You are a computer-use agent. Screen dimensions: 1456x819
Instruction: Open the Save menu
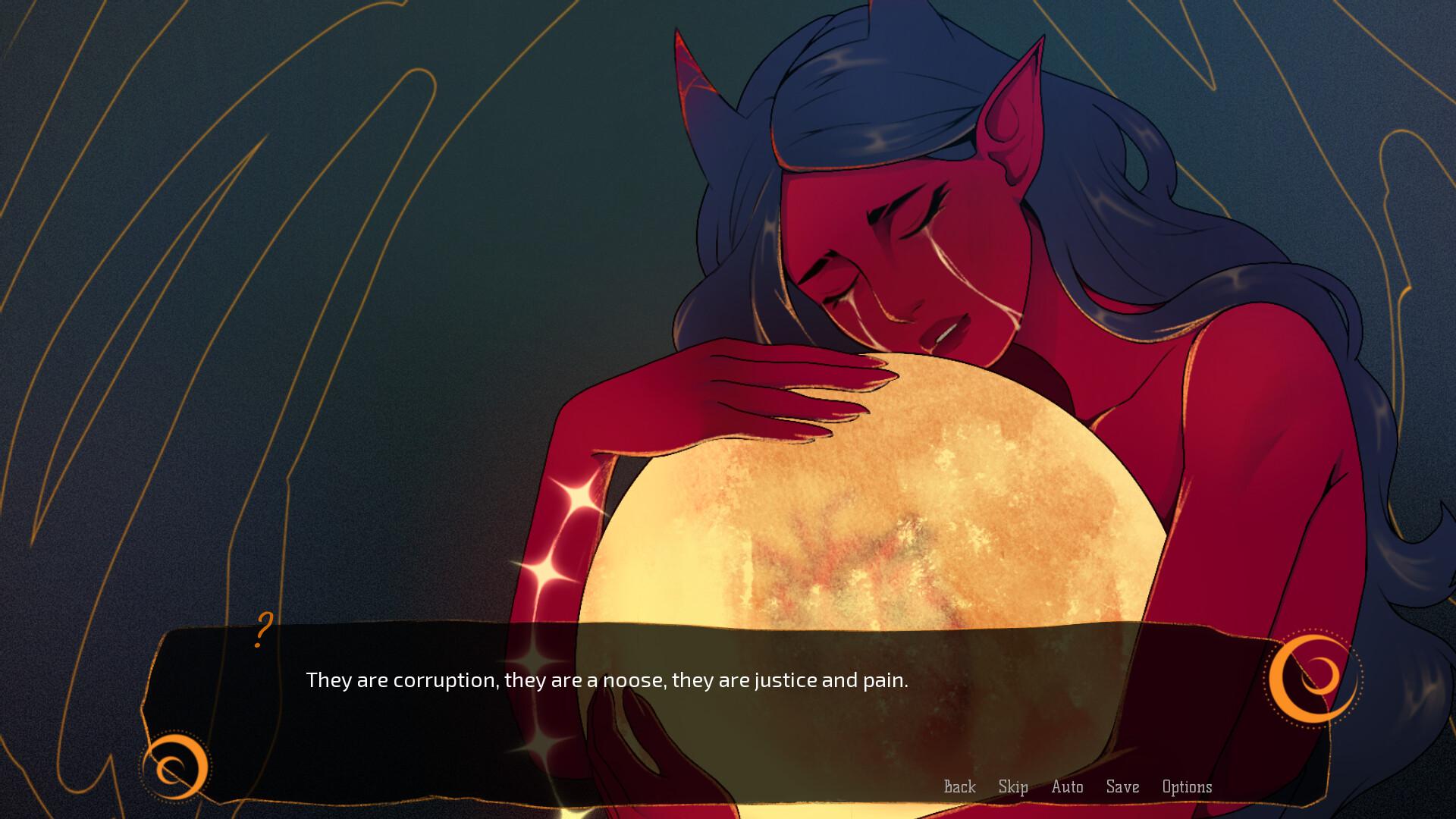[x=1122, y=787]
